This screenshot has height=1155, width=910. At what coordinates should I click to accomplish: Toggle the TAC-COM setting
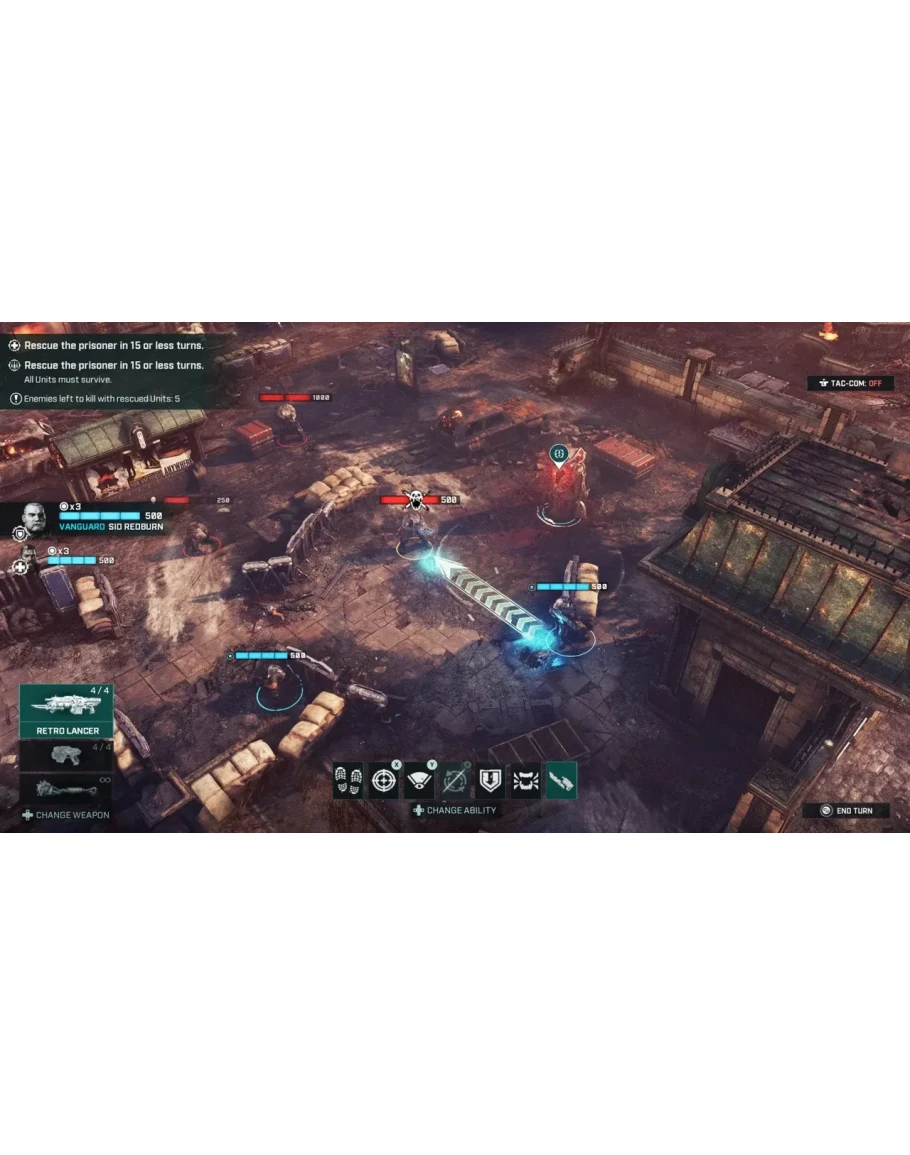point(850,383)
